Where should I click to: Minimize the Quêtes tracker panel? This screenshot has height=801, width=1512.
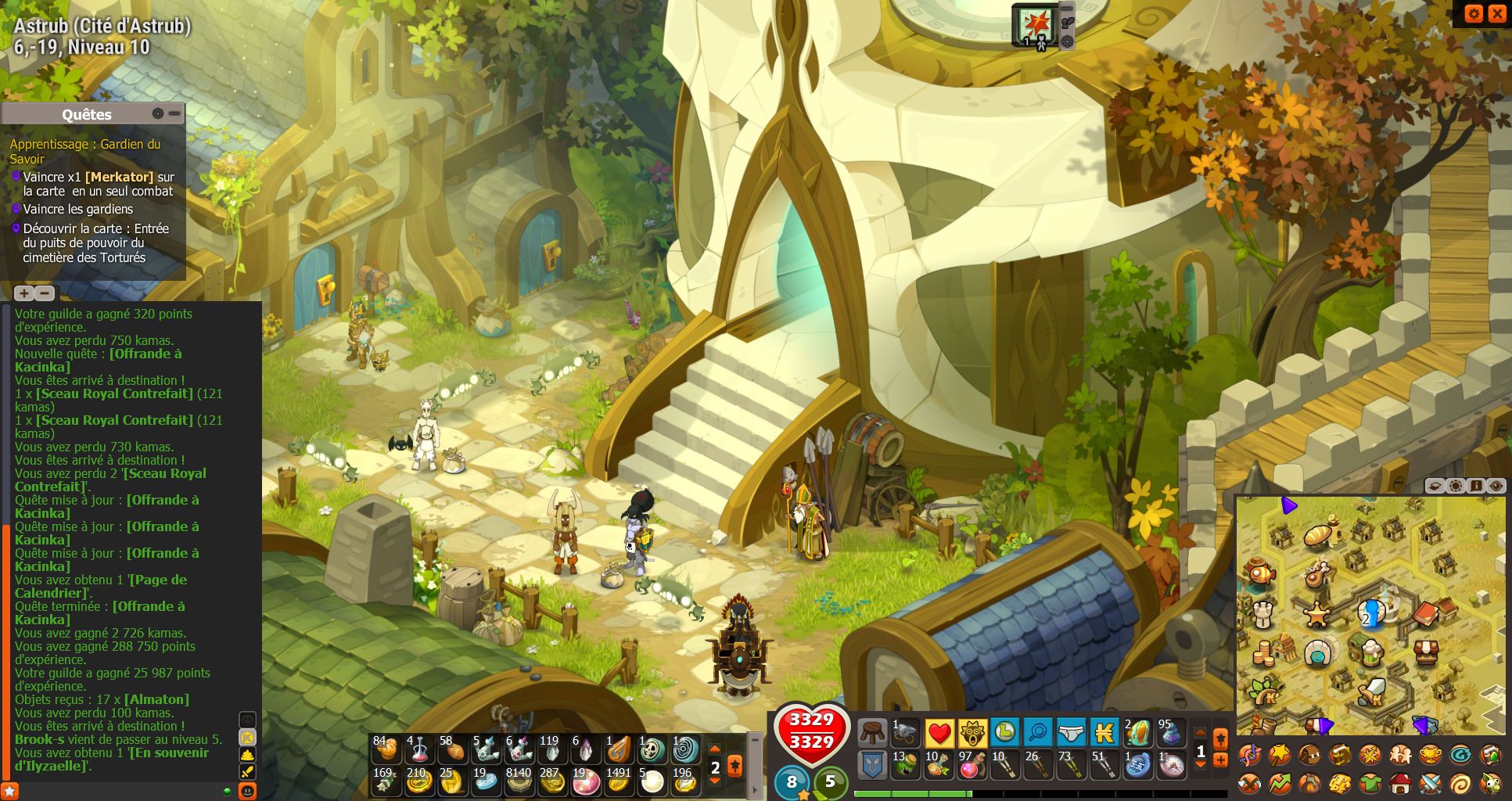coord(174,114)
